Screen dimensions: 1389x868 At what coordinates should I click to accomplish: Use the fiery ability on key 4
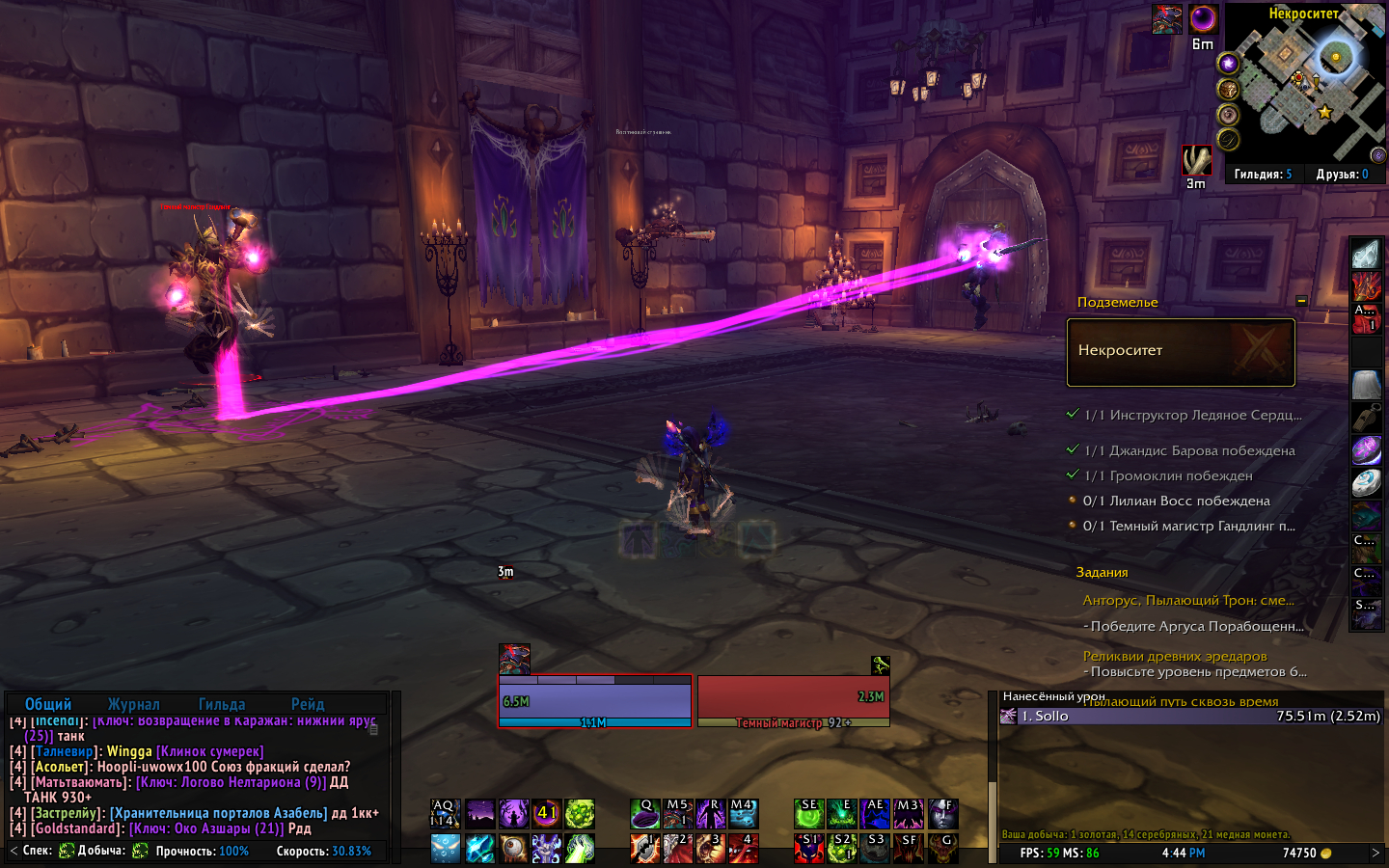tap(744, 848)
